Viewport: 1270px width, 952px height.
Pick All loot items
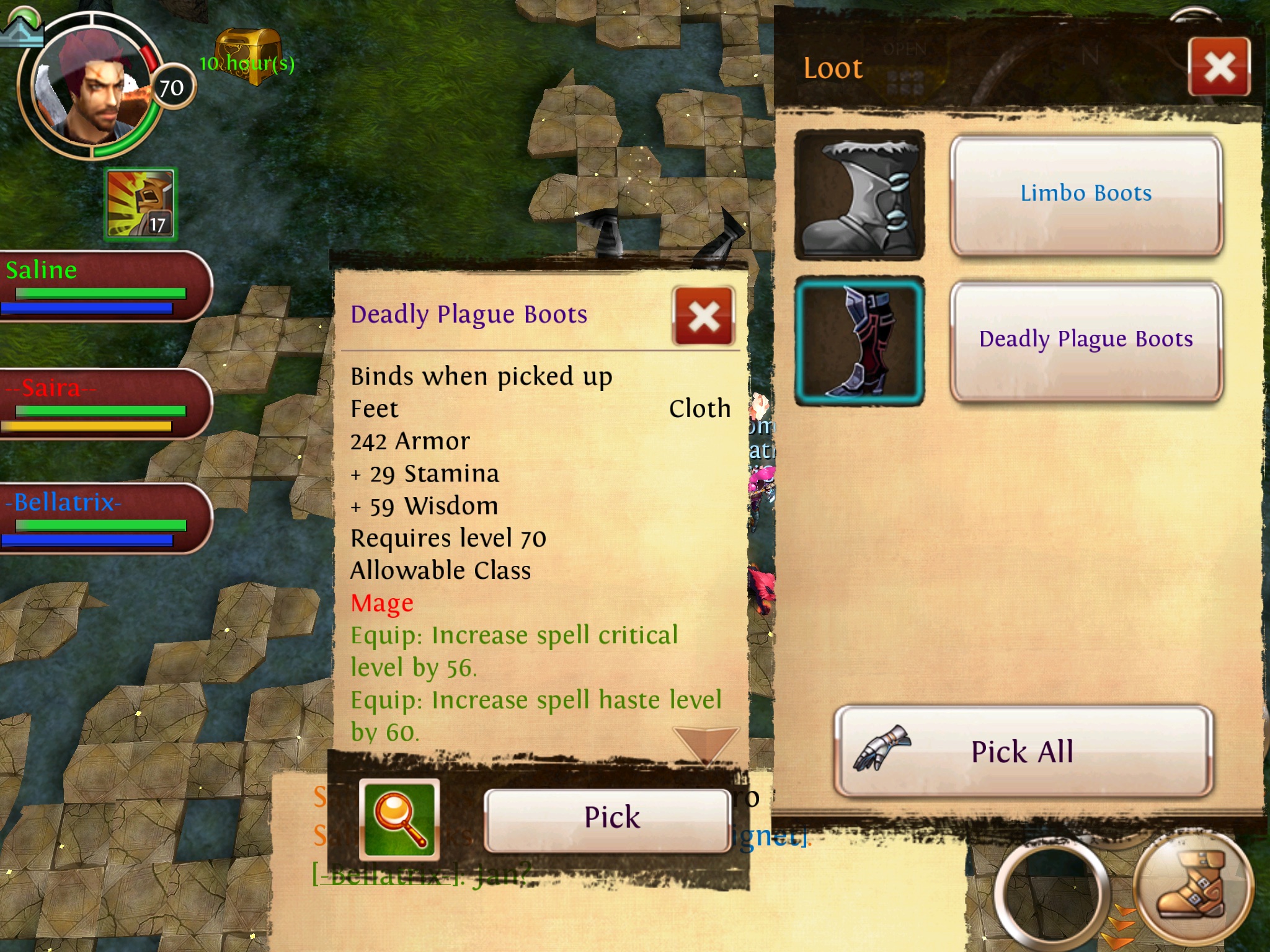(x=1023, y=751)
